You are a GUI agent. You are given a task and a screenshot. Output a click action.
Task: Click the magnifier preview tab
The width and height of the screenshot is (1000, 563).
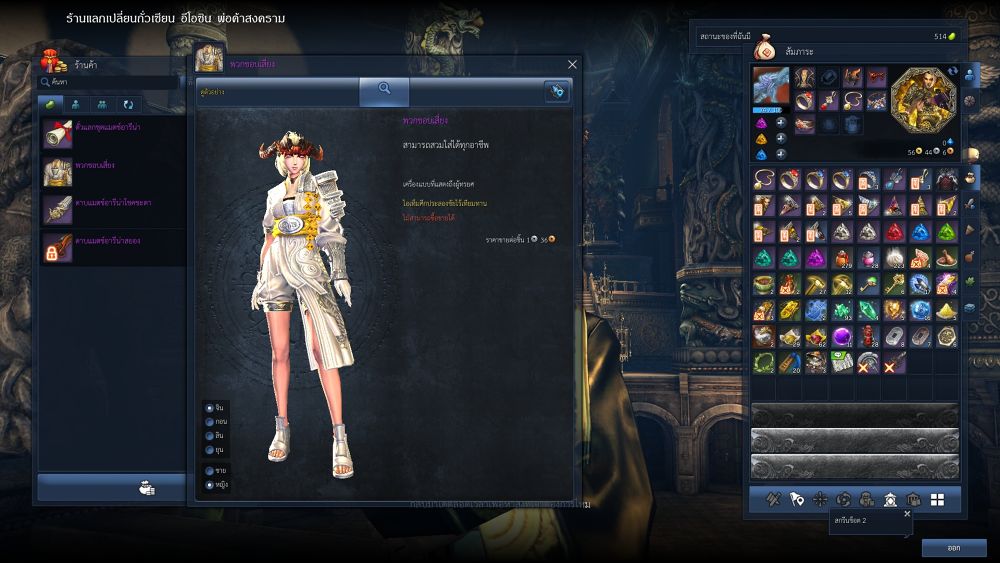tap(384, 90)
